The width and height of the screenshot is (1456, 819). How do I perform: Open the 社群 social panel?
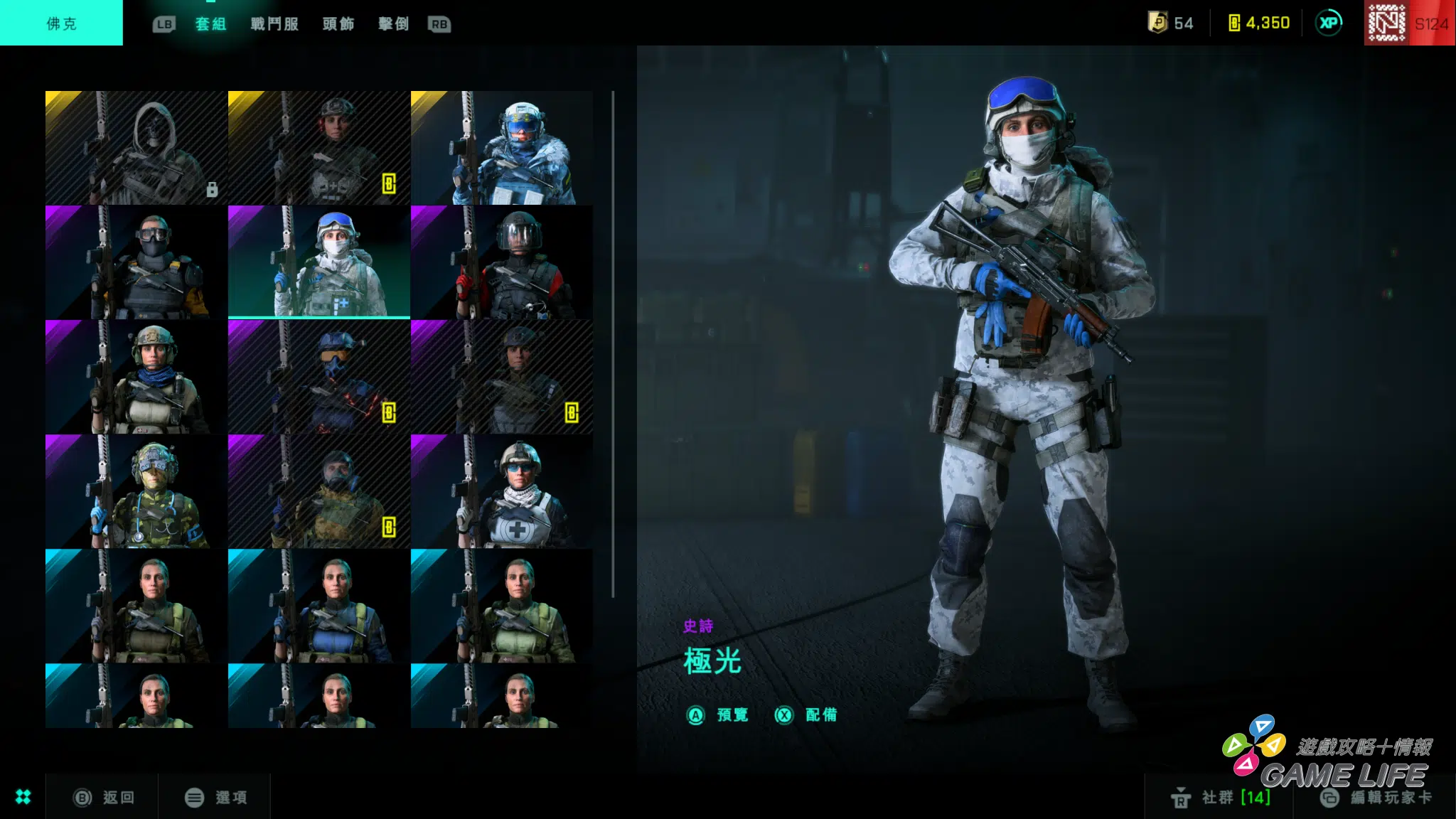coord(1220,798)
